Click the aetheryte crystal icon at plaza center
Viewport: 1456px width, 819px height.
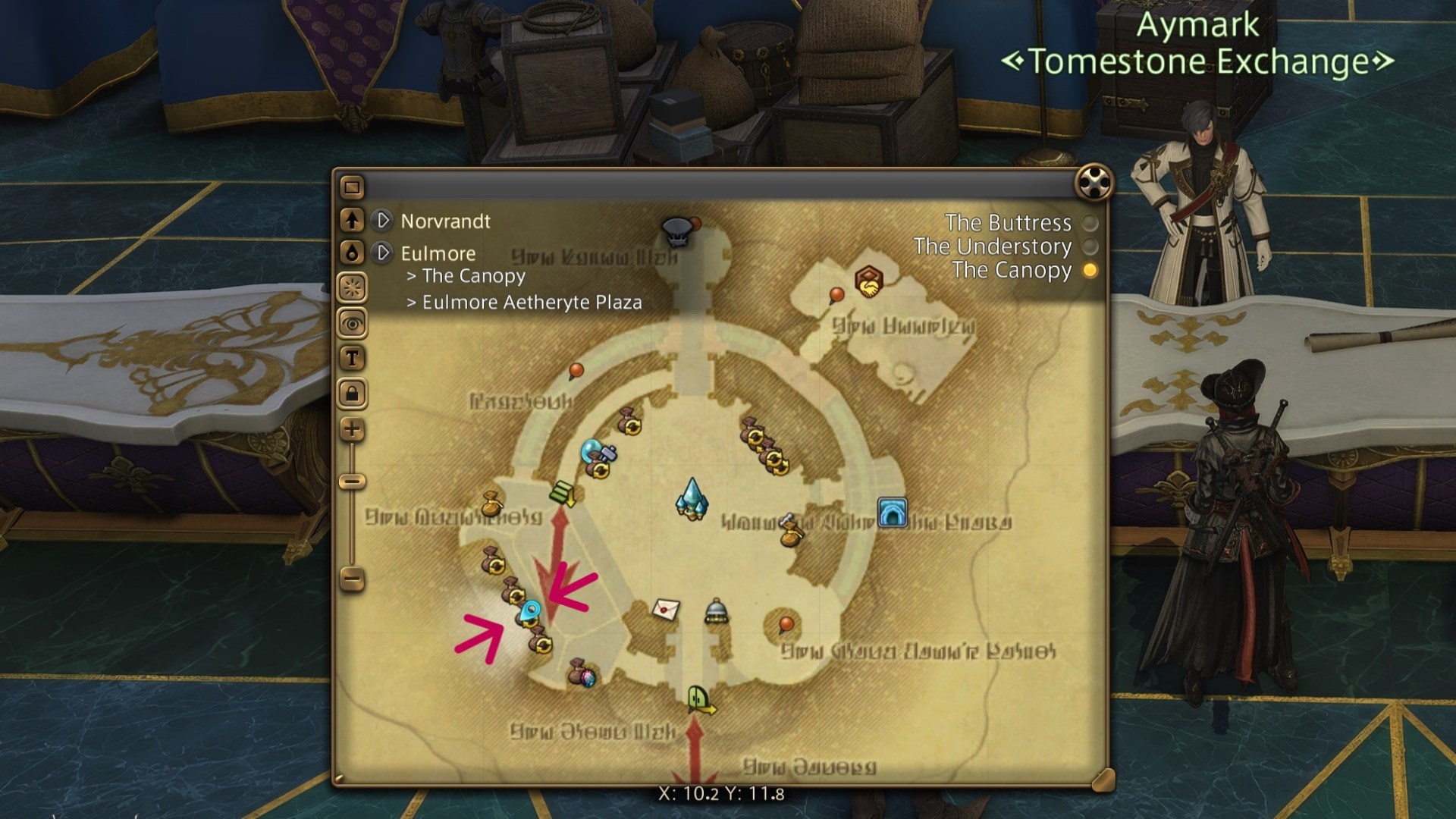coord(692,500)
